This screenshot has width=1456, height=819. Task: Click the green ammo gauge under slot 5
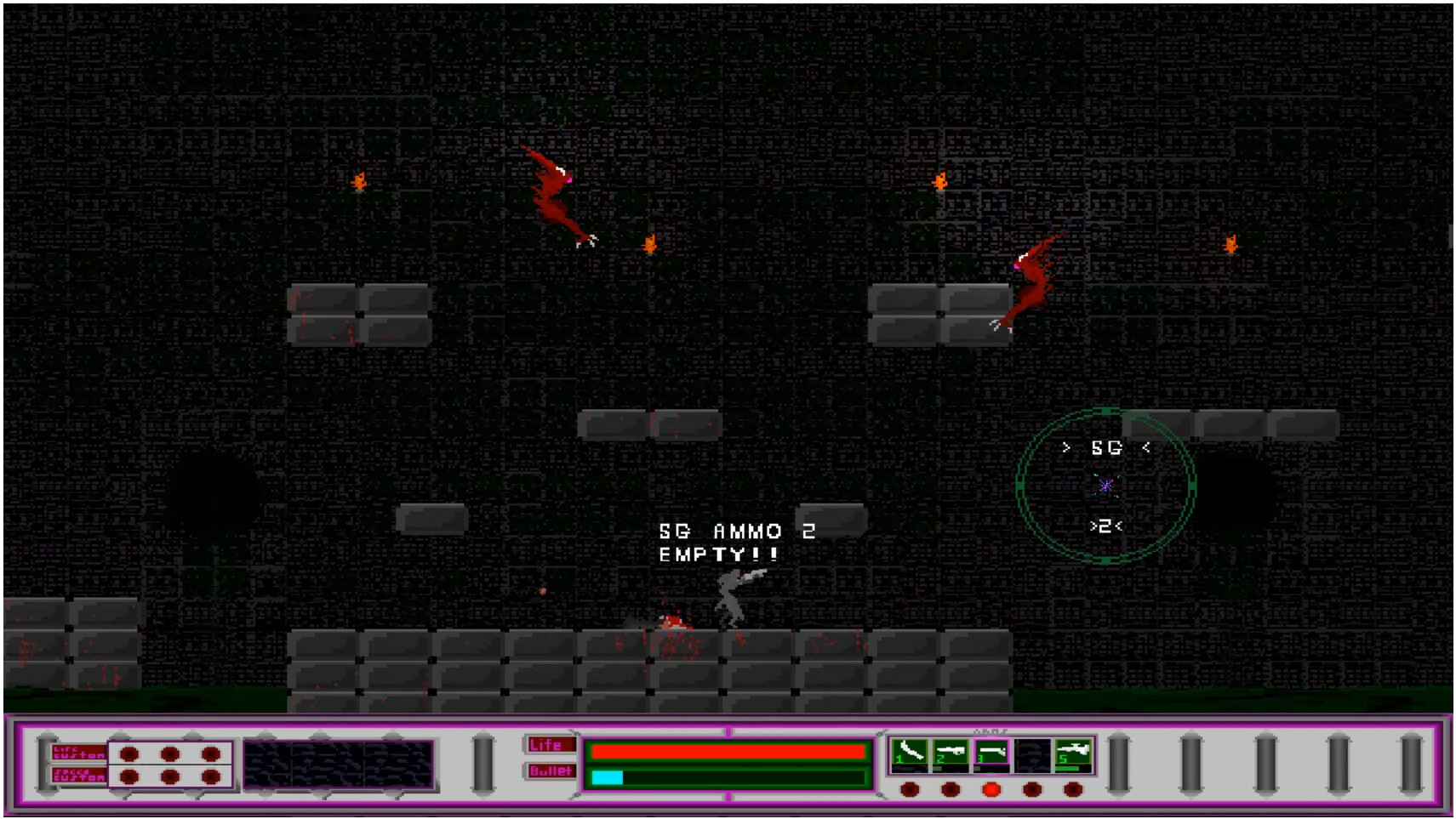(1067, 768)
